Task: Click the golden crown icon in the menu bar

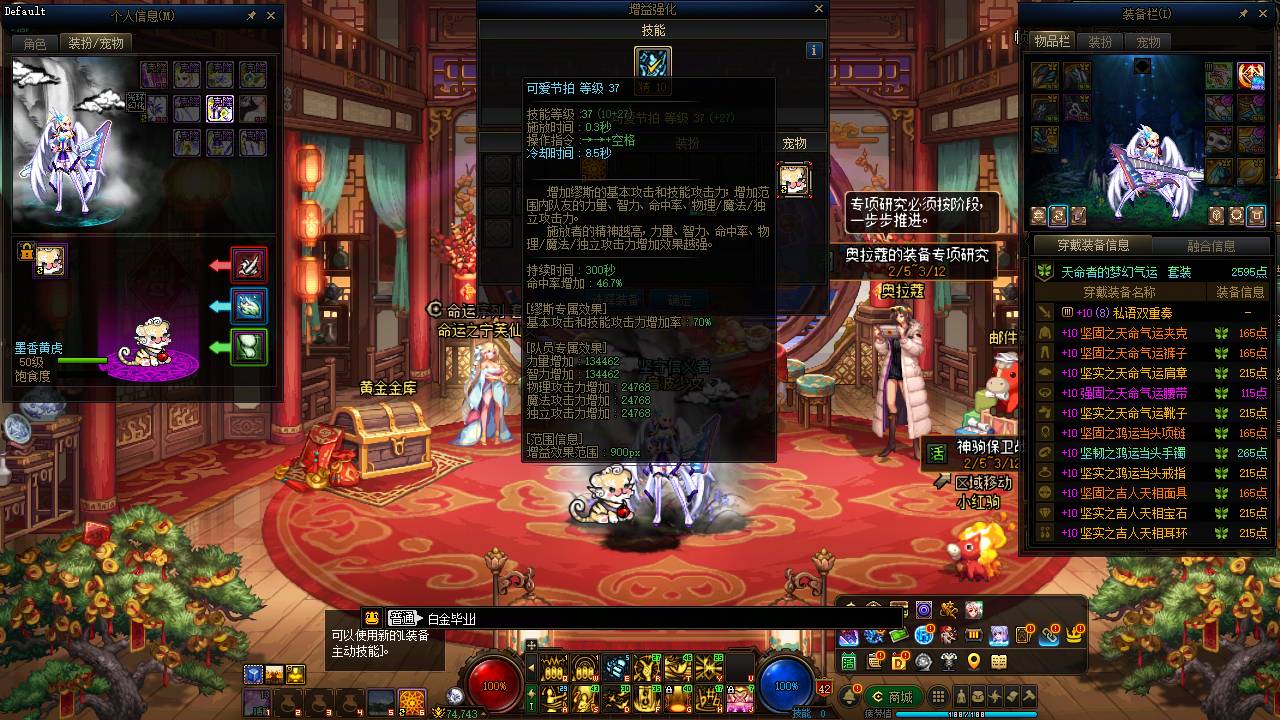Action: [1073, 636]
